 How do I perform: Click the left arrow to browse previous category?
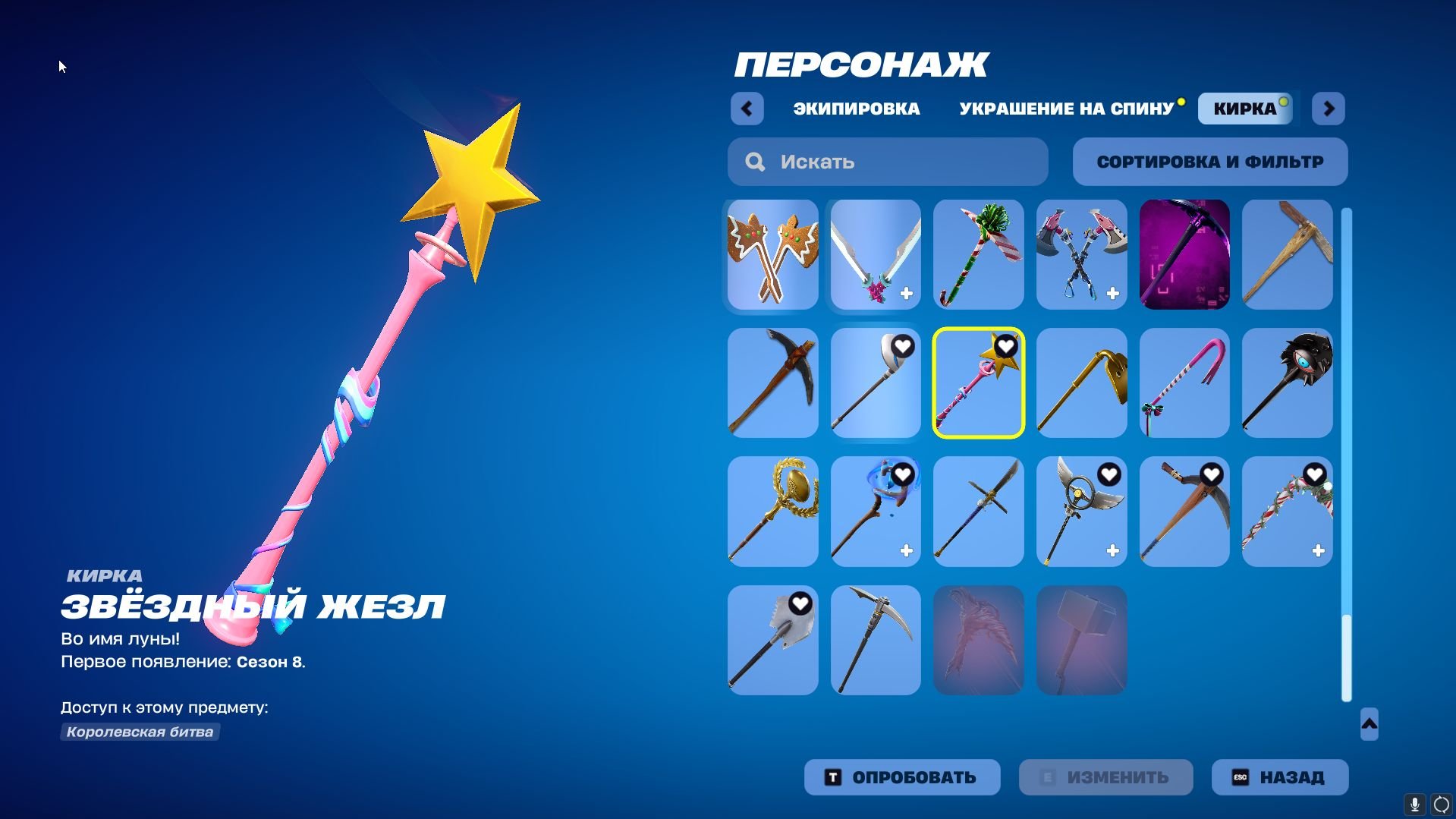coord(747,109)
